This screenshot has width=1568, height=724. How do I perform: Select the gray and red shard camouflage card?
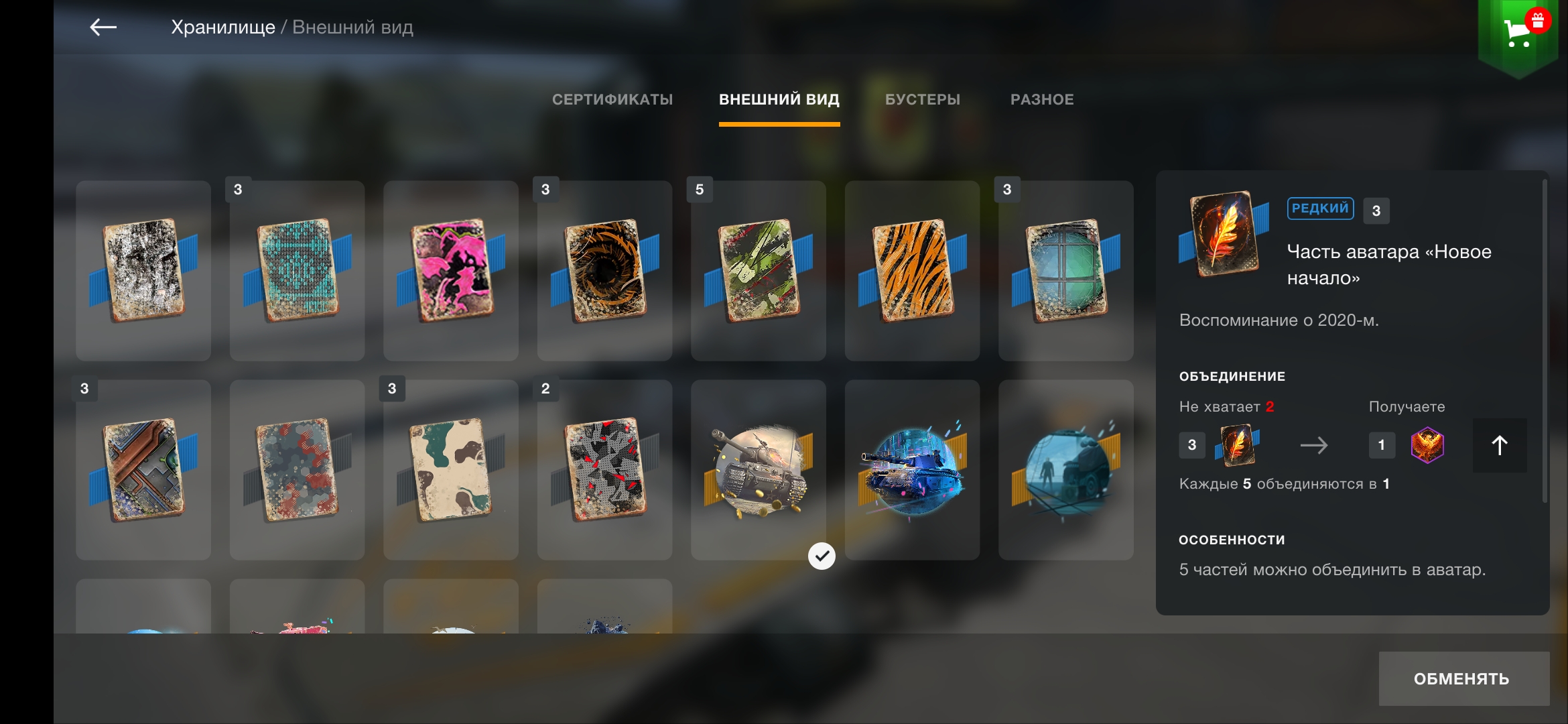tap(604, 470)
